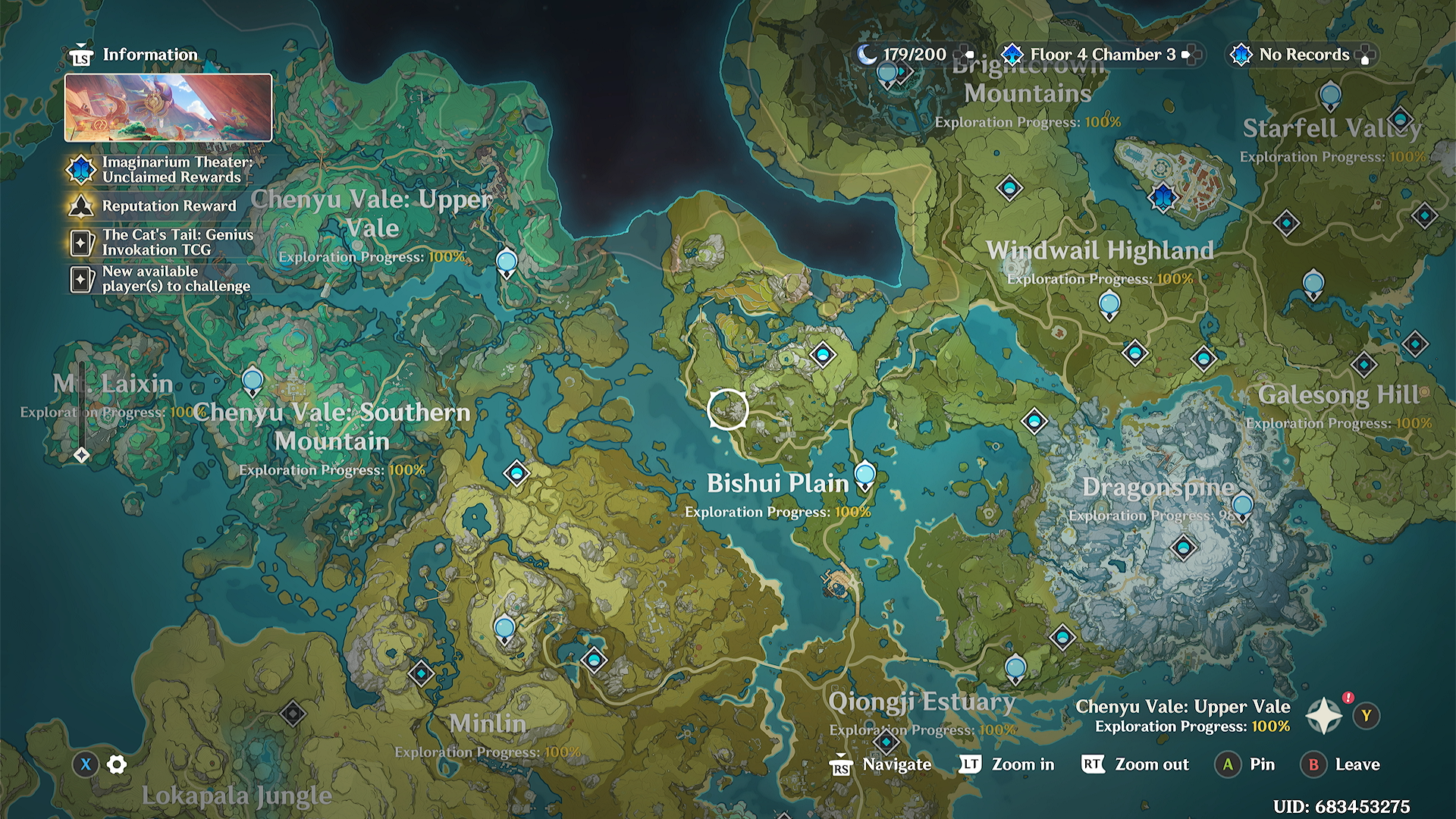Image resolution: width=1456 pixels, height=819 pixels.
Task: Open Imaginarium Theater No Records status
Action: click(x=1301, y=55)
